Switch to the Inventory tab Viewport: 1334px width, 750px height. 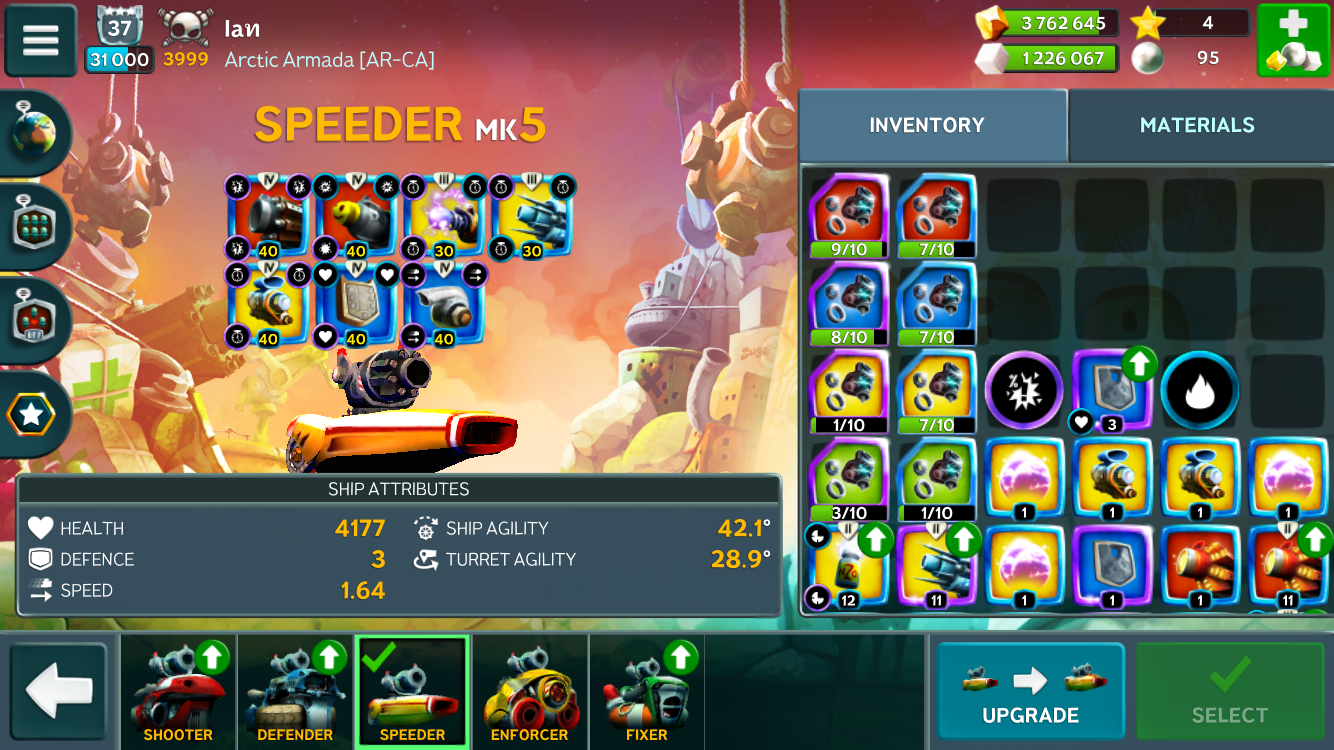(926, 125)
